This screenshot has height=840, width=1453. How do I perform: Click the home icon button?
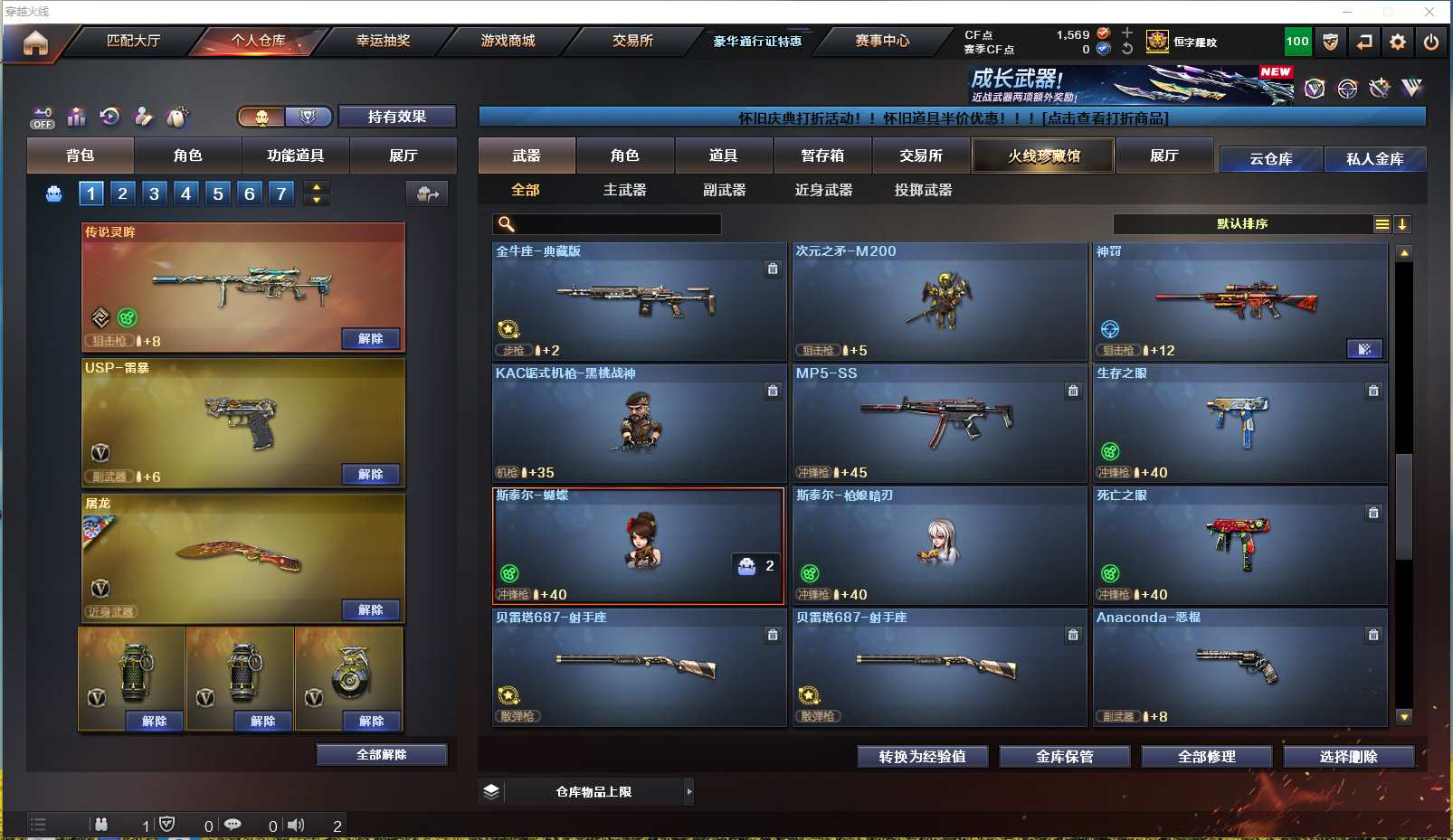(35, 42)
